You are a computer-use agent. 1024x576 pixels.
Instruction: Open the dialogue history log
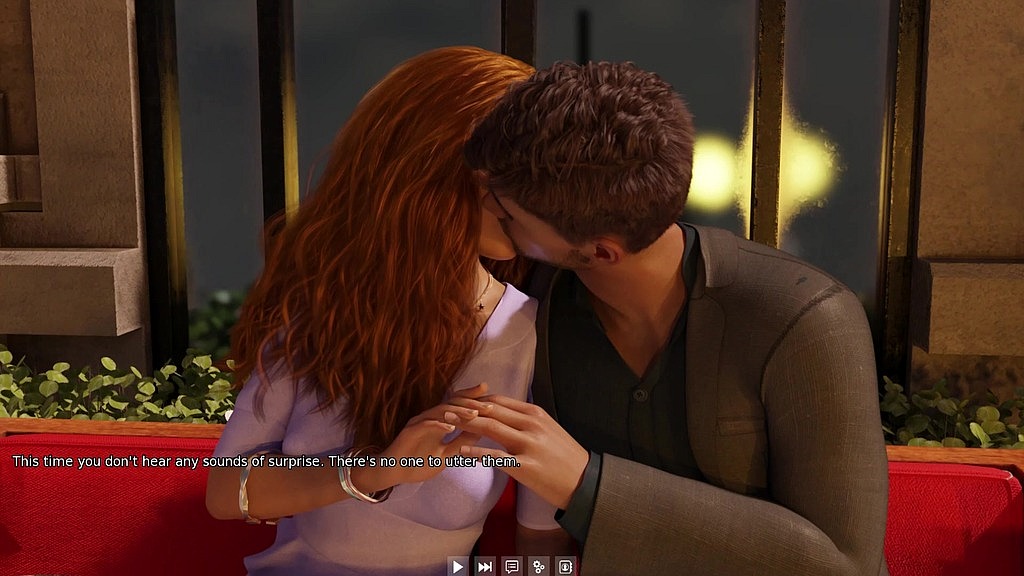[x=511, y=567]
